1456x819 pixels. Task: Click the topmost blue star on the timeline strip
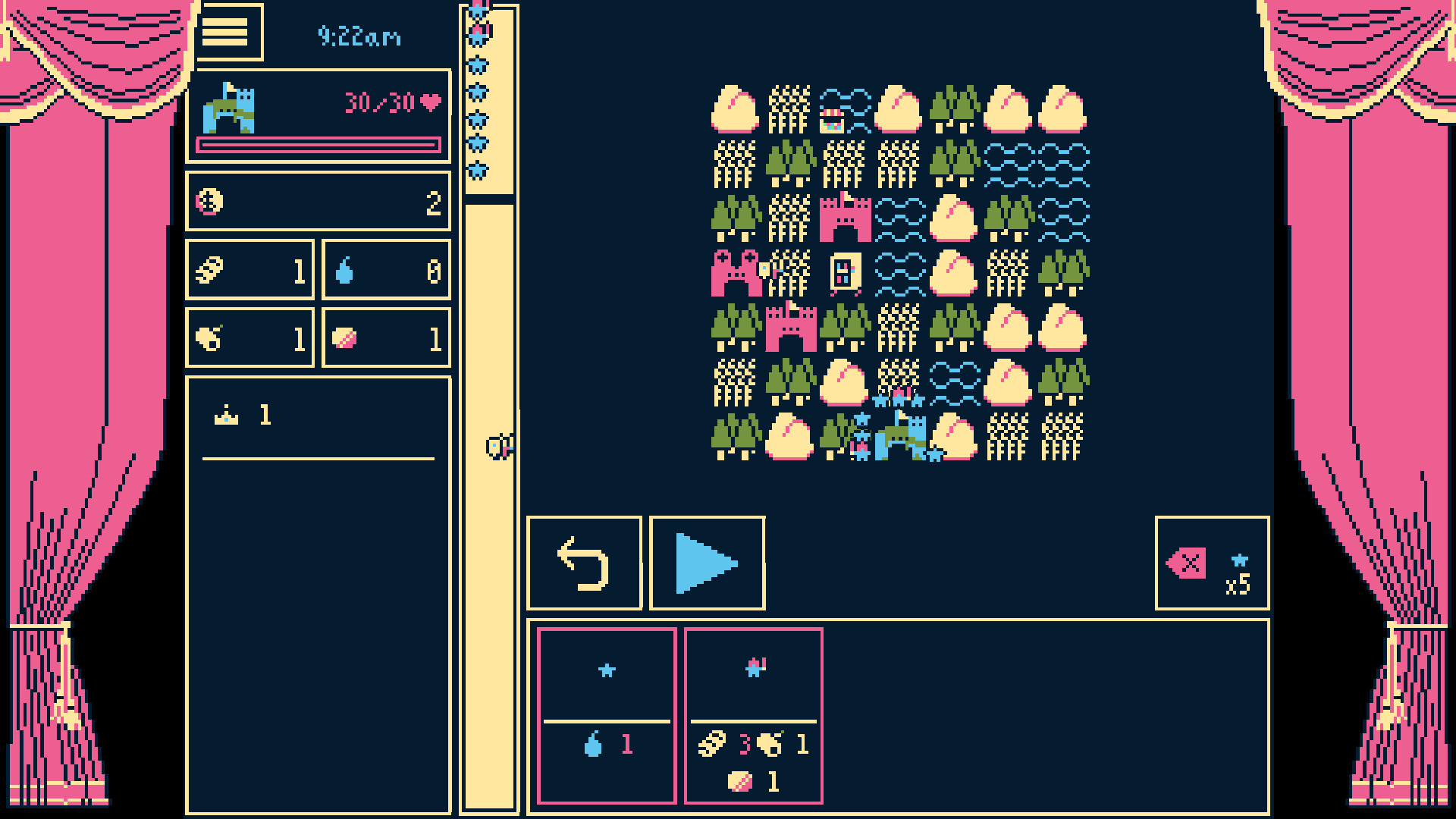[x=478, y=9]
